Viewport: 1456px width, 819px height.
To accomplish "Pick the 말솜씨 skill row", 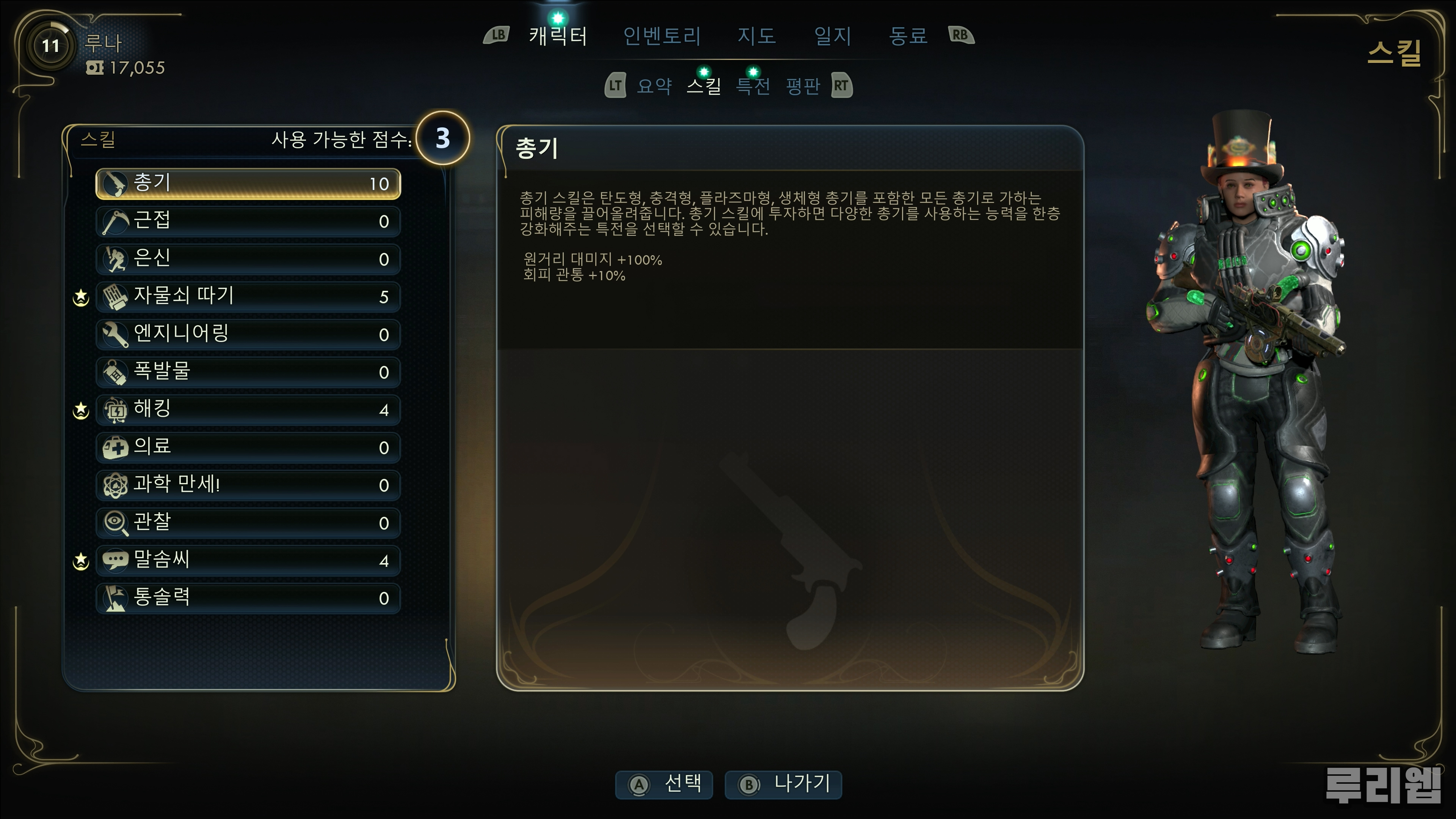I will pos(248,560).
